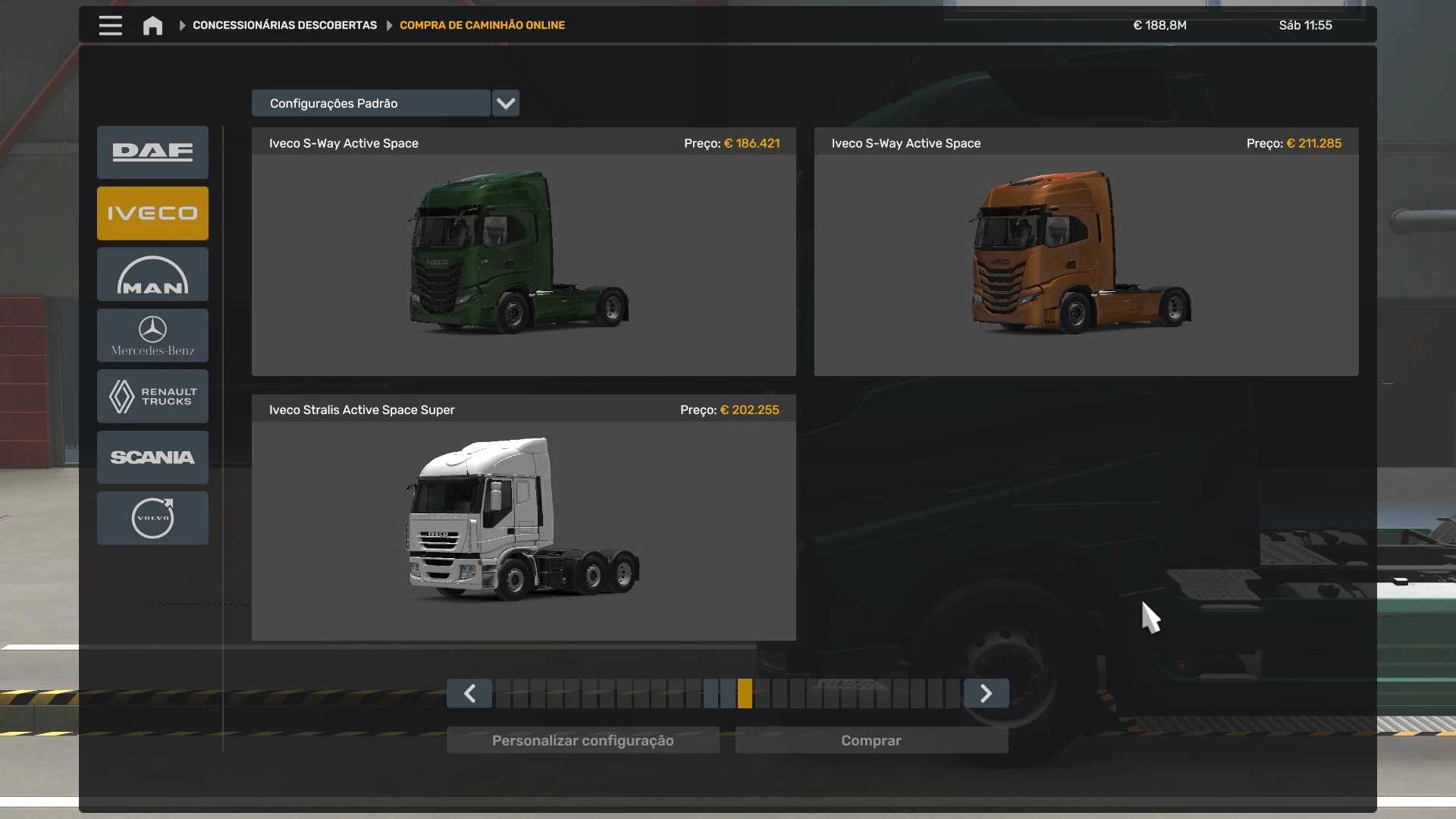Select the orange Iveco S-Way truck
The width and height of the screenshot is (1456, 819).
[1086, 252]
